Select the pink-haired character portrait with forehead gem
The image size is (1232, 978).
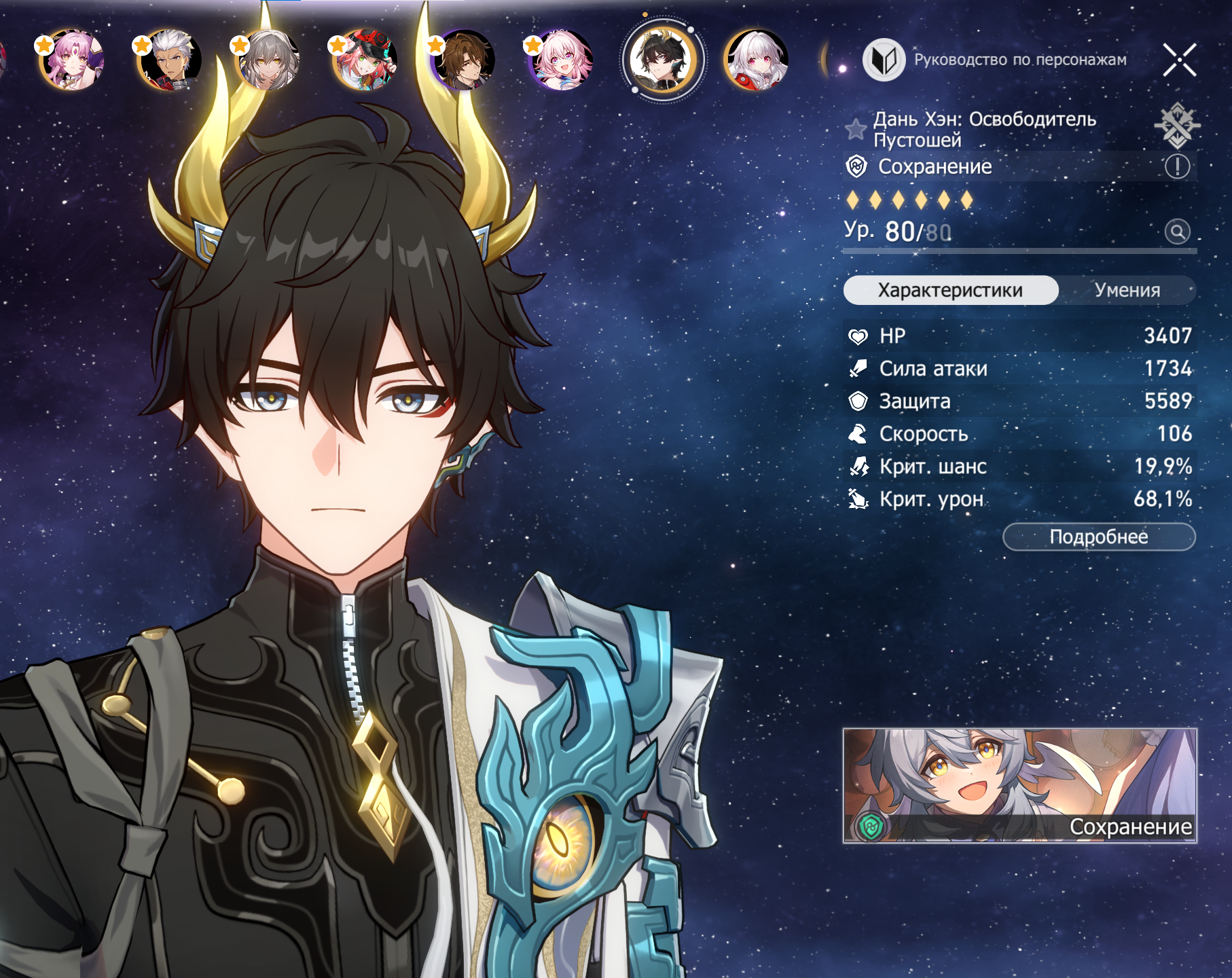pos(72,60)
